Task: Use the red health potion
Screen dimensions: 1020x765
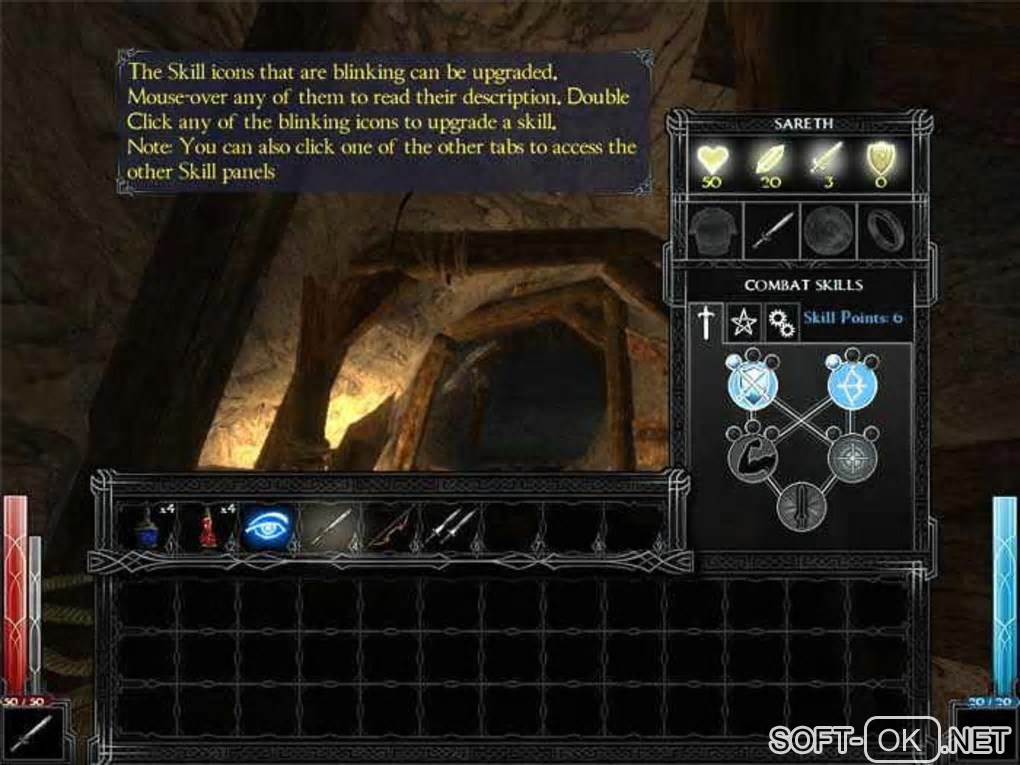Action: (209, 527)
